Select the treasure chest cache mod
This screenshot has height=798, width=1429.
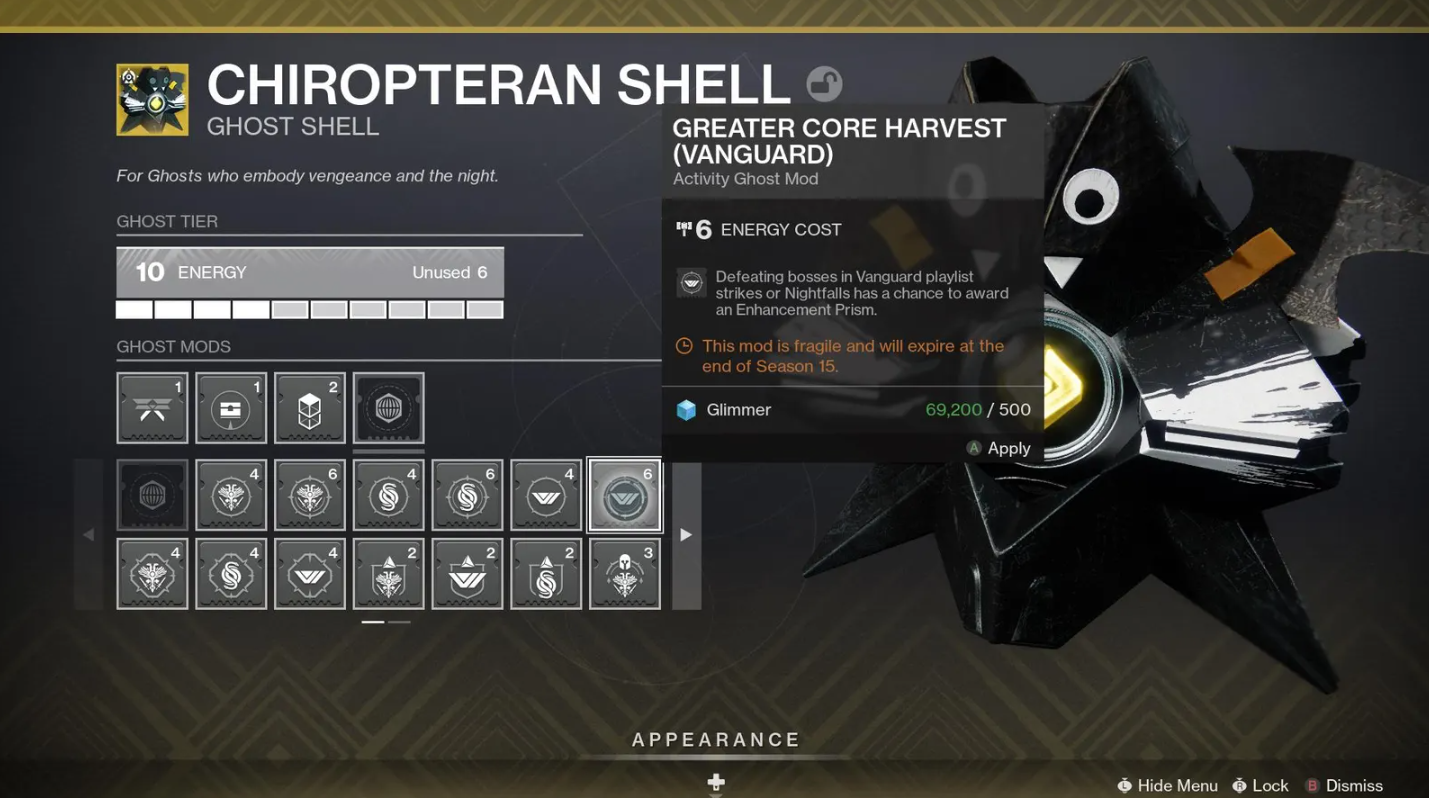coord(230,407)
